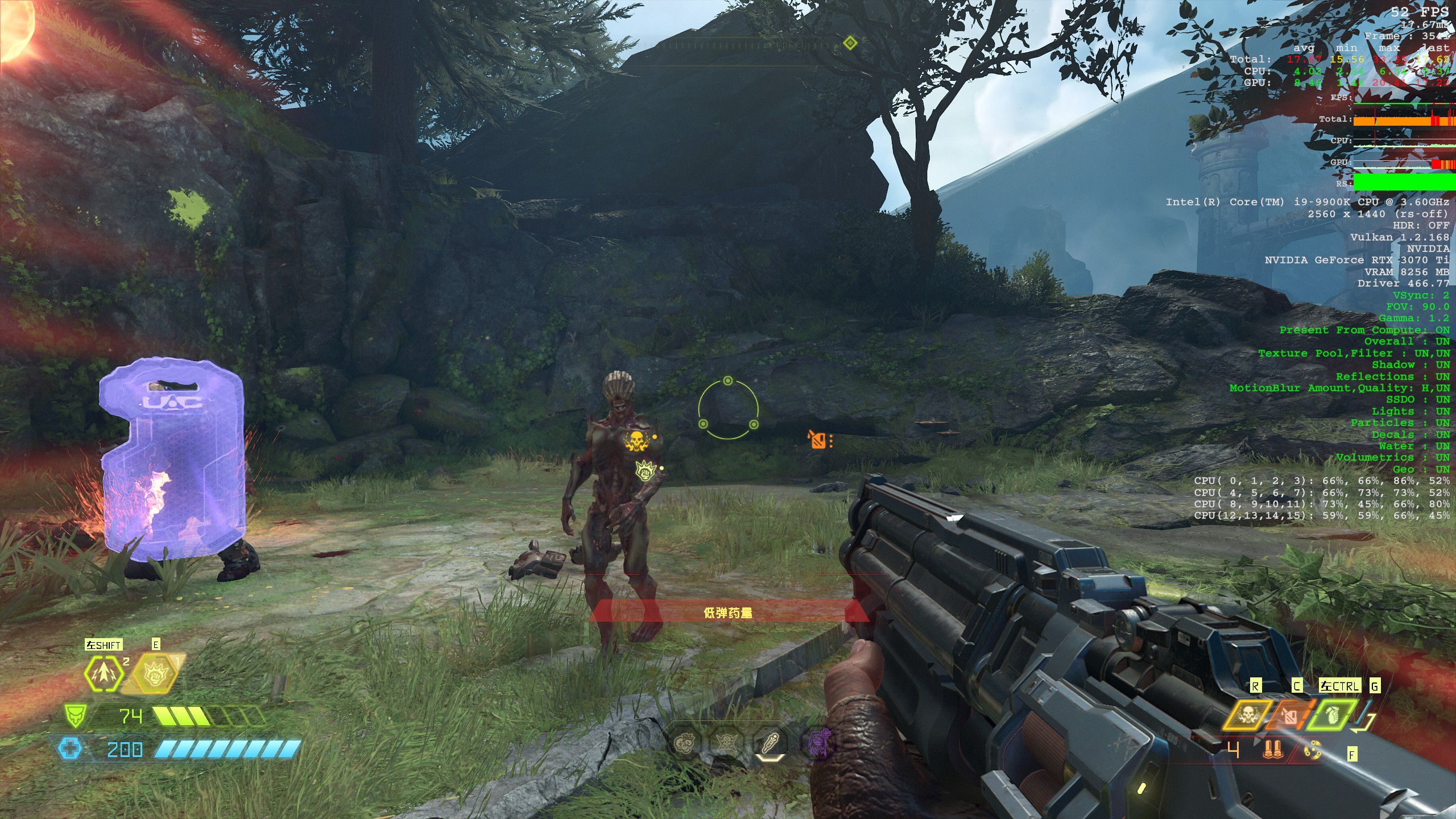Screen dimensions: 1456x819
Task: Select the leftmost skull-face rune icon
Action: click(x=684, y=742)
